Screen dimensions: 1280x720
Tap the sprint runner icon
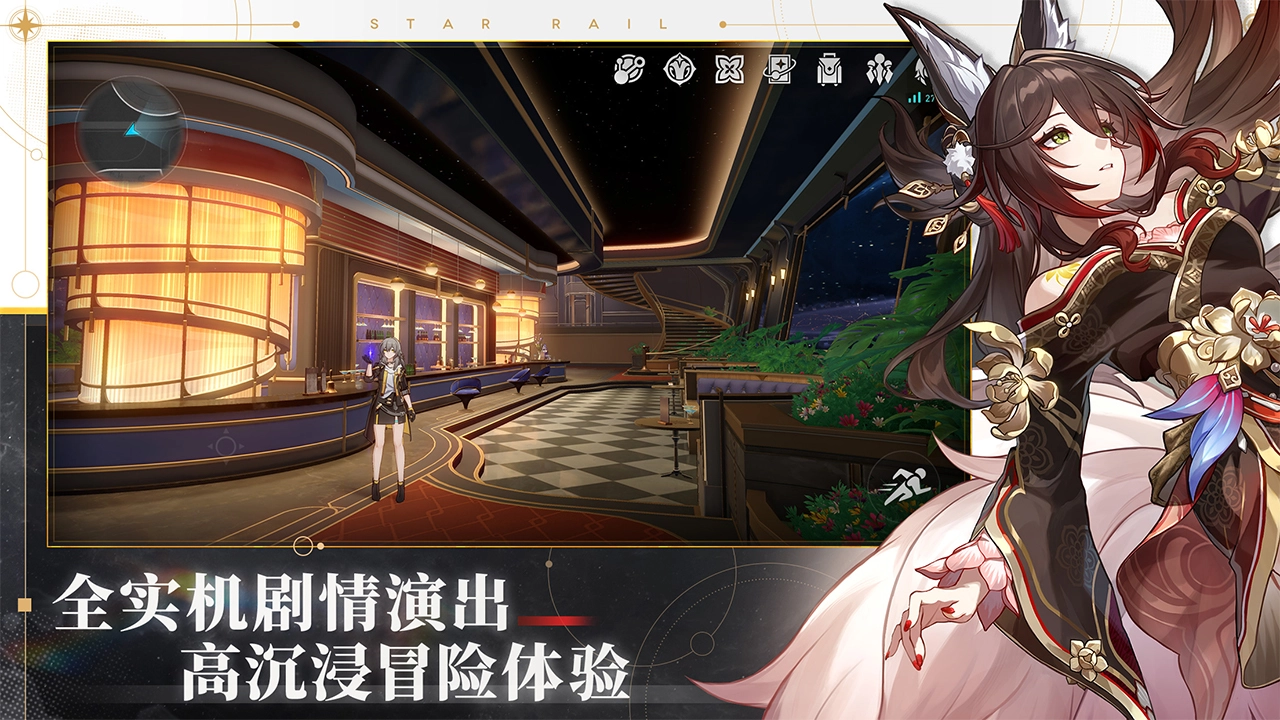[x=905, y=487]
